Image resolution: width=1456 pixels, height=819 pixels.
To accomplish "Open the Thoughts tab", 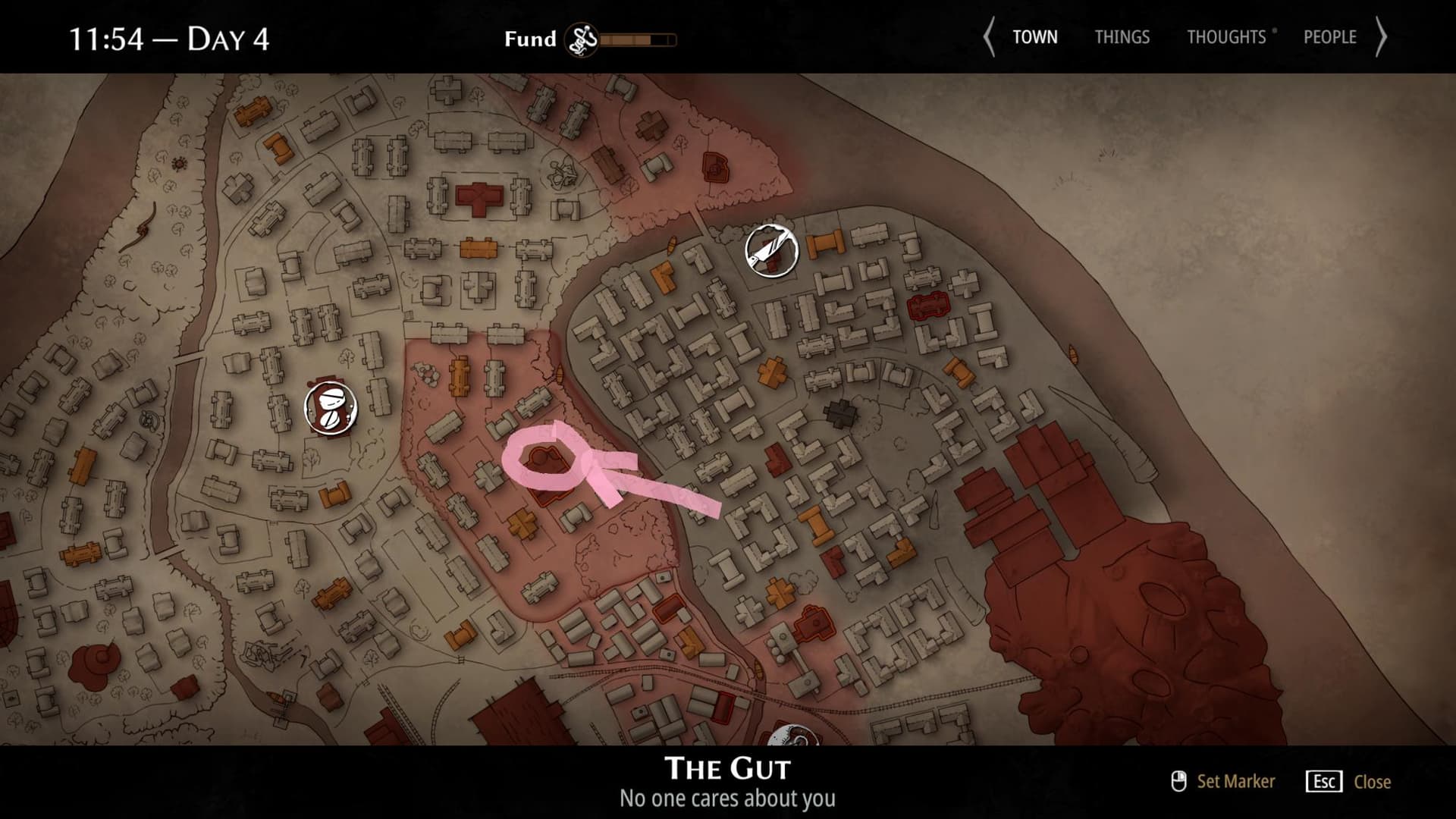I will coord(1226,37).
